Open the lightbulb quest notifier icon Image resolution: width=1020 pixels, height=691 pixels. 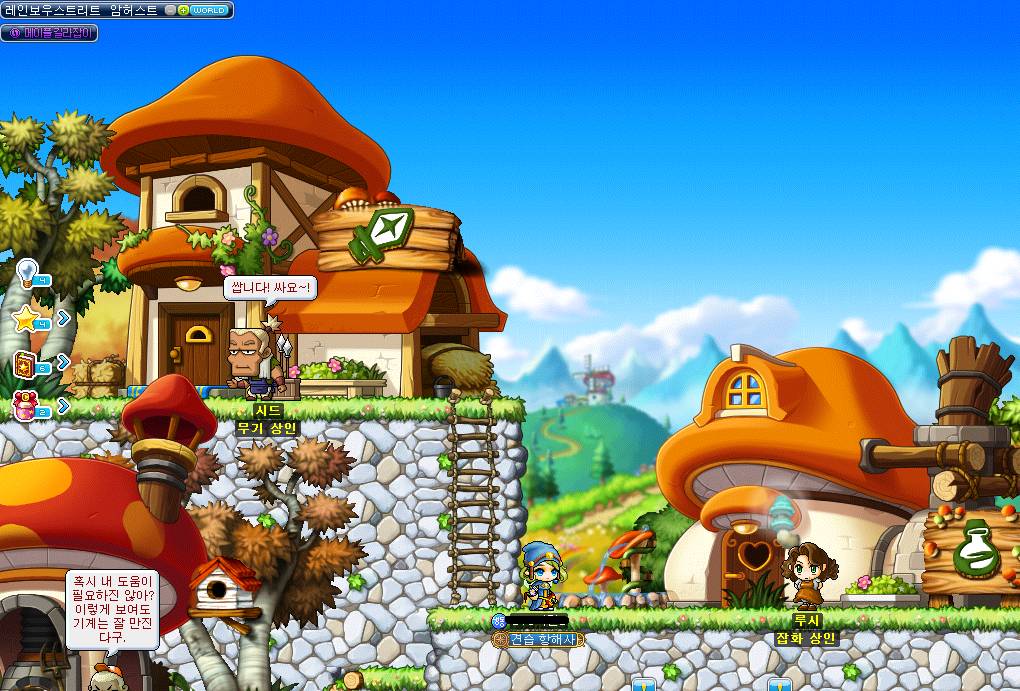tap(27, 271)
